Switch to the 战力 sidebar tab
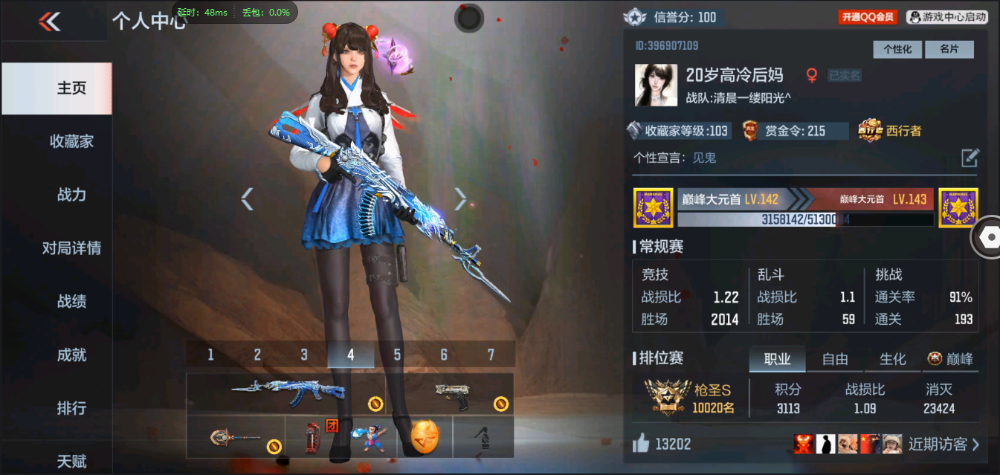Image resolution: width=1000 pixels, height=475 pixels. [x=71, y=195]
